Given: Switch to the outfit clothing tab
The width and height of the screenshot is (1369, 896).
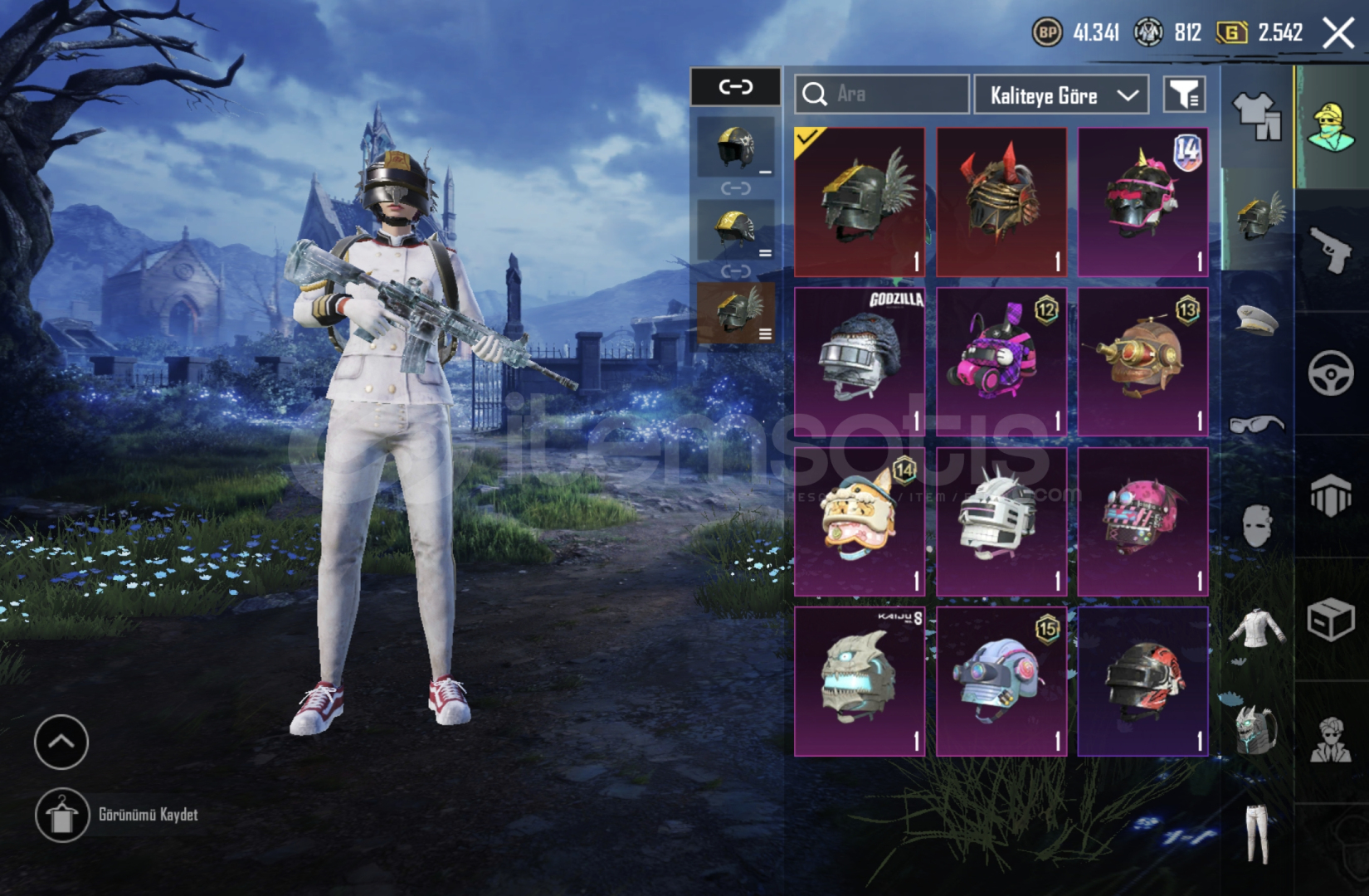Looking at the screenshot, I should pyautogui.click(x=1256, y=117).
